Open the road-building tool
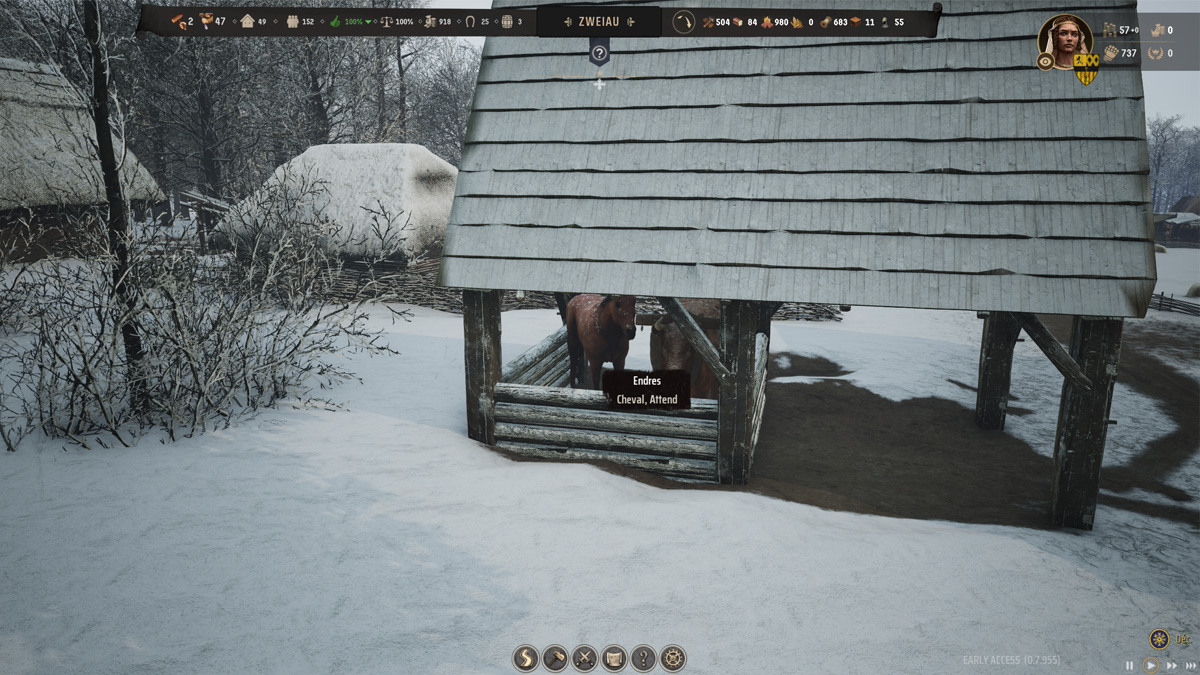Image resolution: width=1200 pixels, height=675 pixels. click(526, 658)
